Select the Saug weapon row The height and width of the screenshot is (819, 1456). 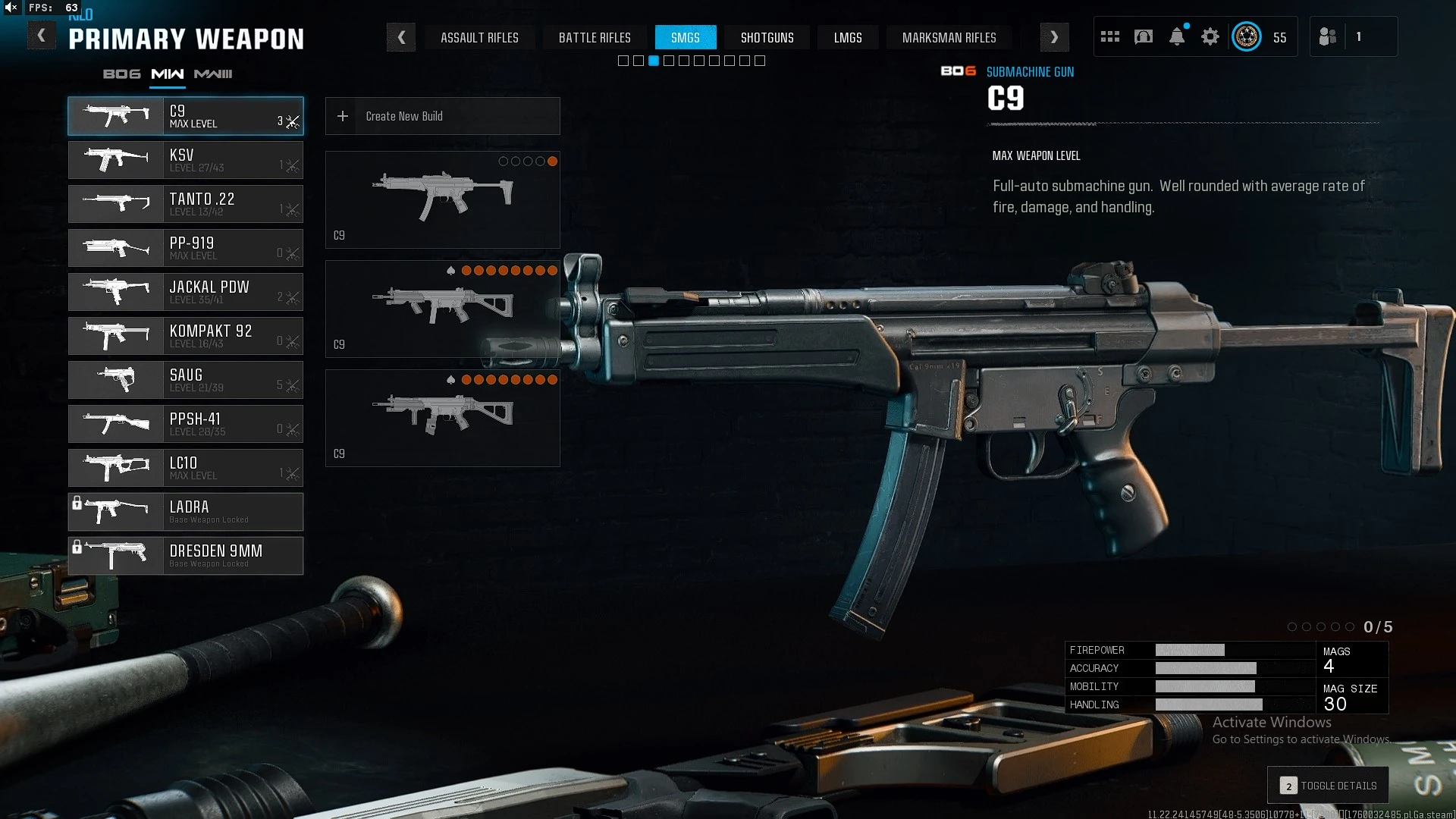click(x=186, y=380)
